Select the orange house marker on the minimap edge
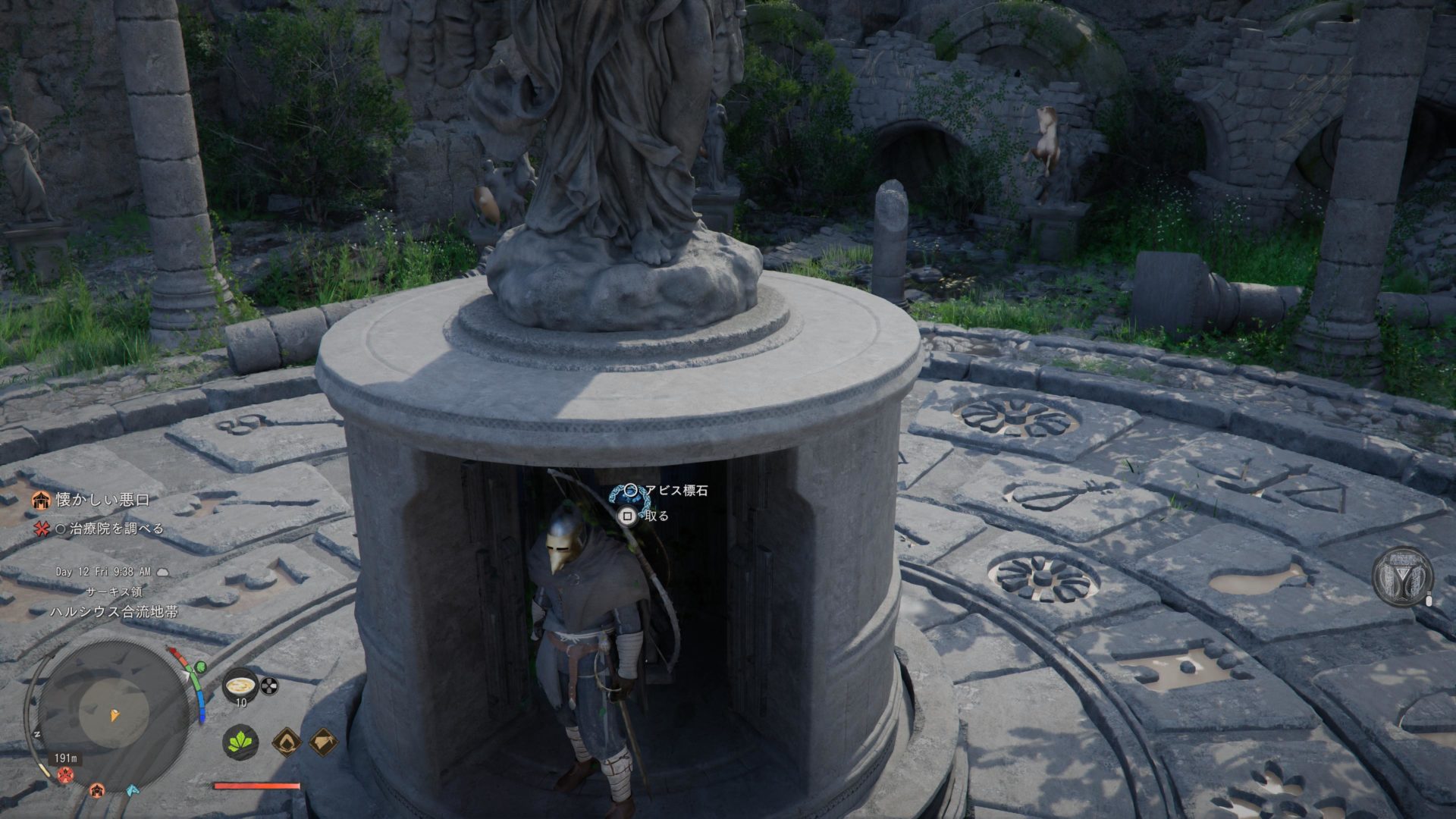Image resolution: width=1456 pixels, height=819 pixels. click(96, 790)
